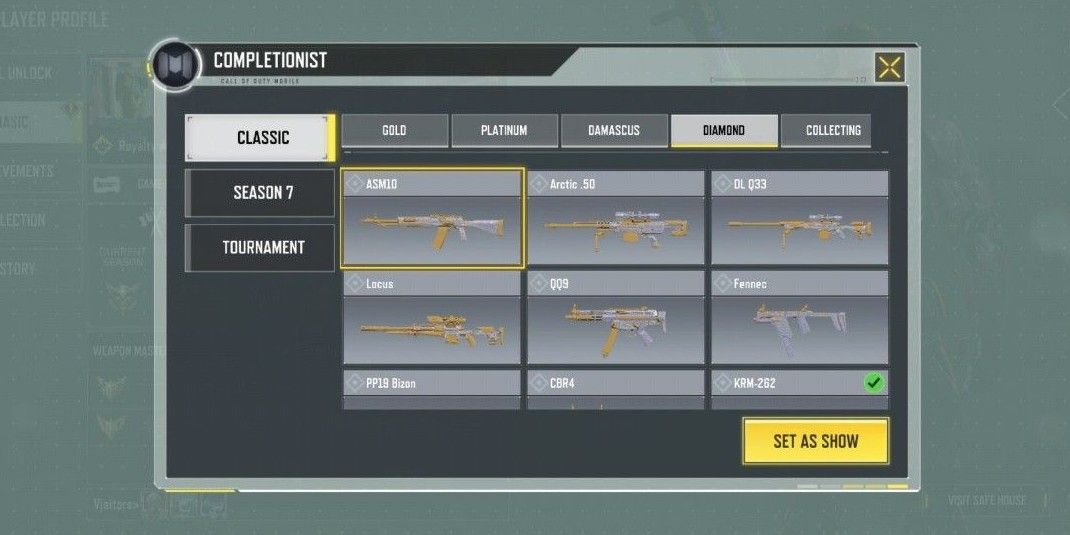The width and height of the screenshot is (1070, 535).
Task: Select the Diamond tab
Action: tap(724, 130)
